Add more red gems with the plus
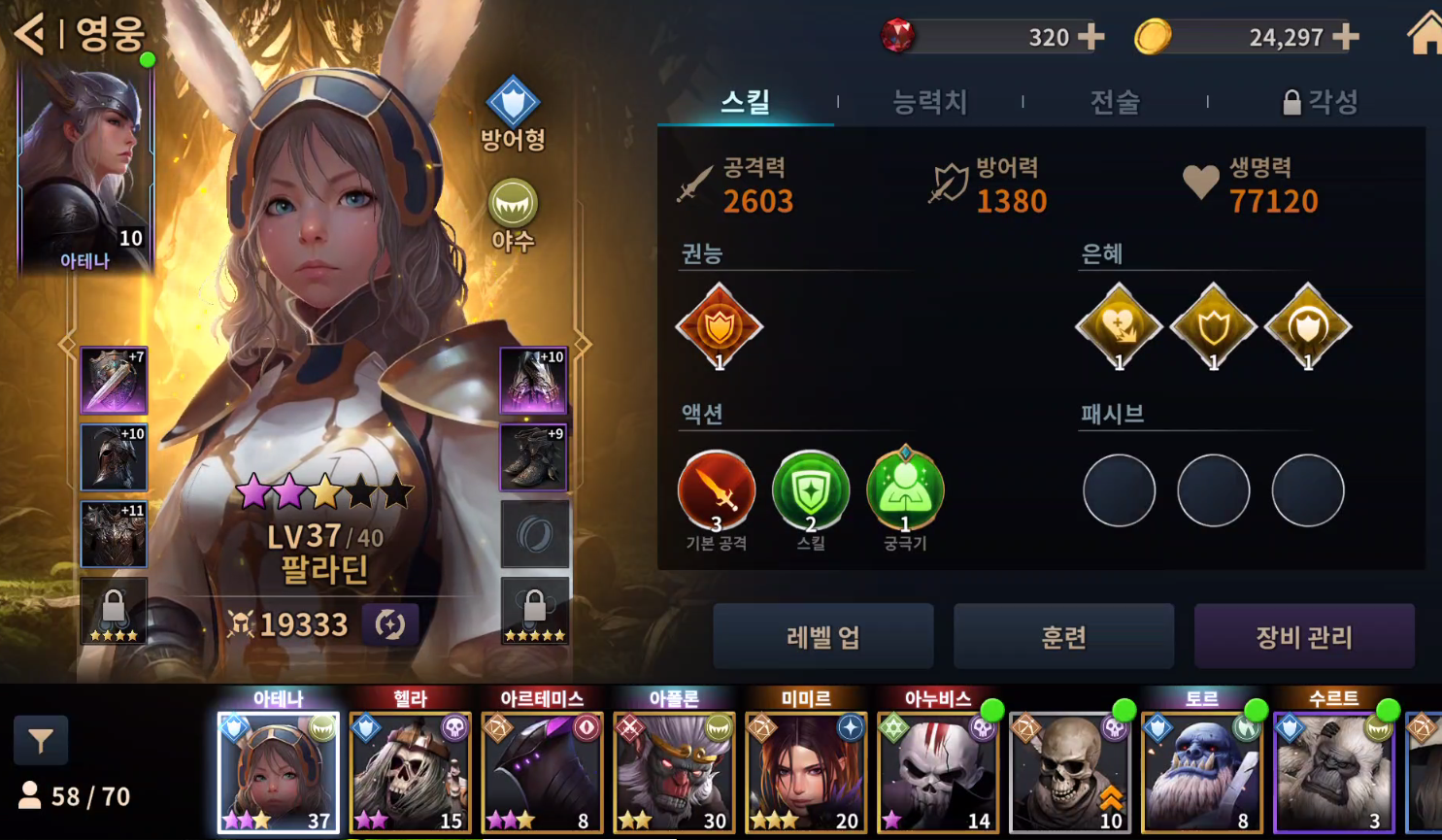This screenshot has height=840, width=1442. tap(1091, 37)
